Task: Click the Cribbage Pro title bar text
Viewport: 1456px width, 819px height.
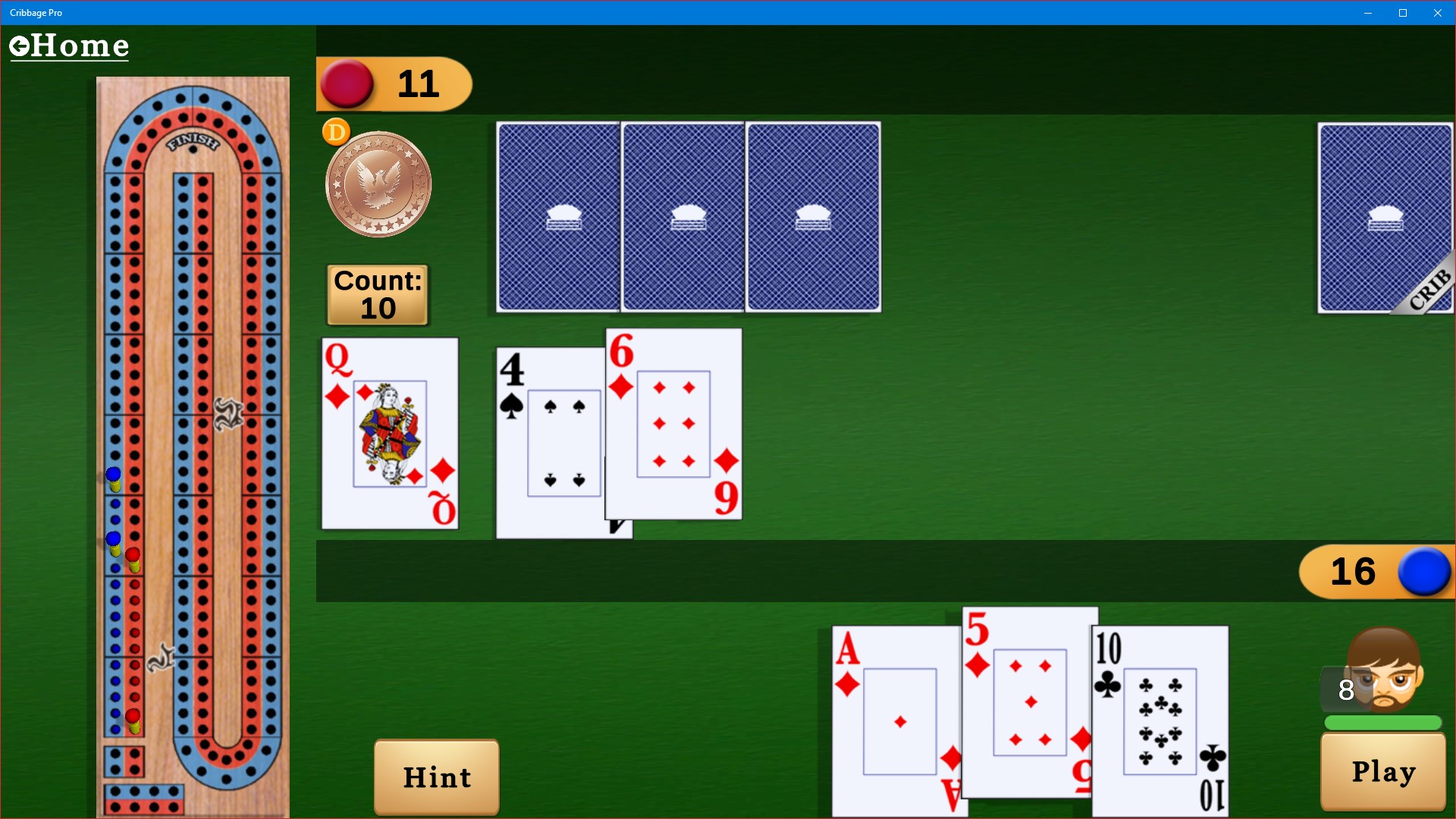Action: [x=36, y=12]
